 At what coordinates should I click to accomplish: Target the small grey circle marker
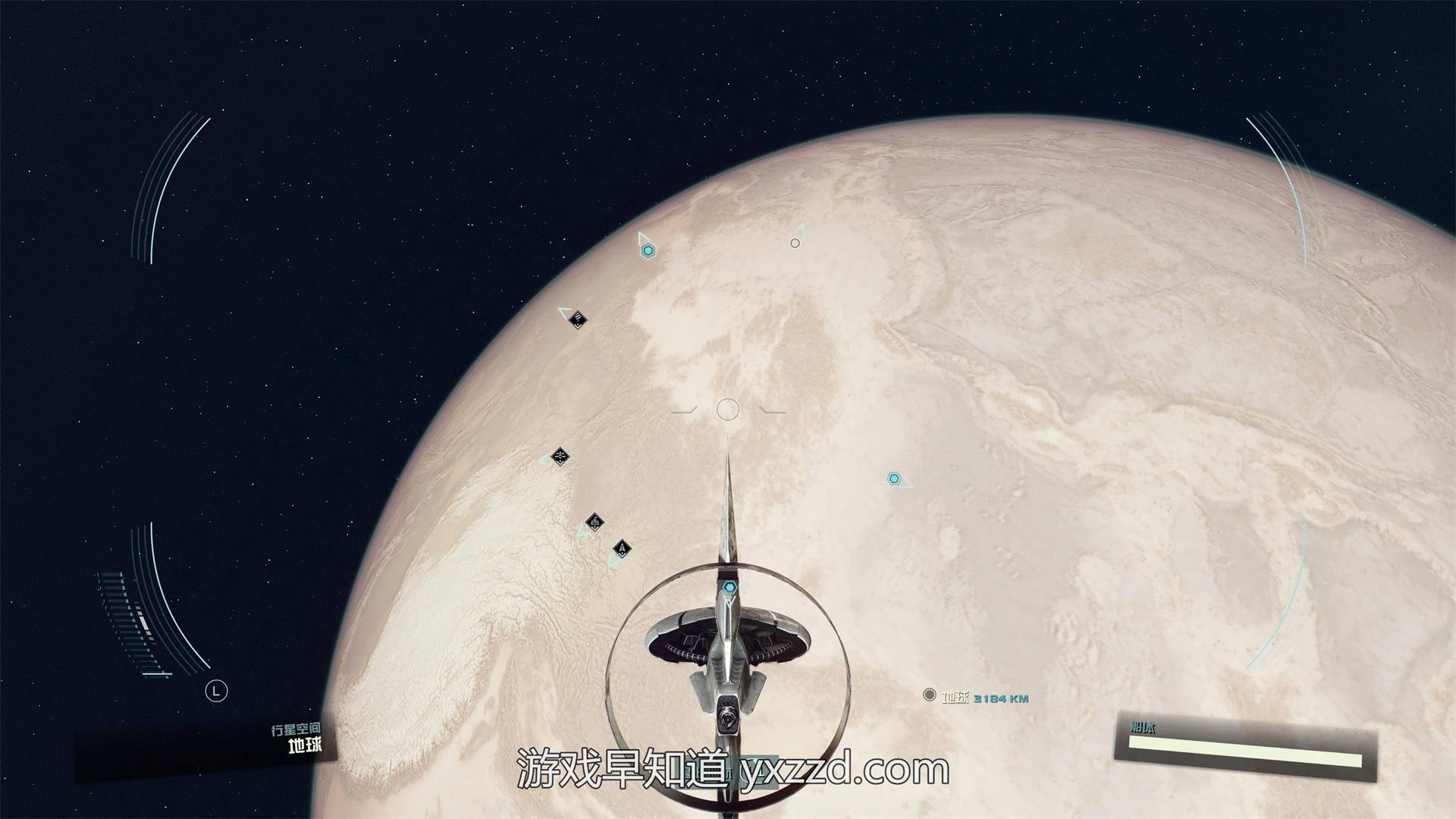[795, 243]
